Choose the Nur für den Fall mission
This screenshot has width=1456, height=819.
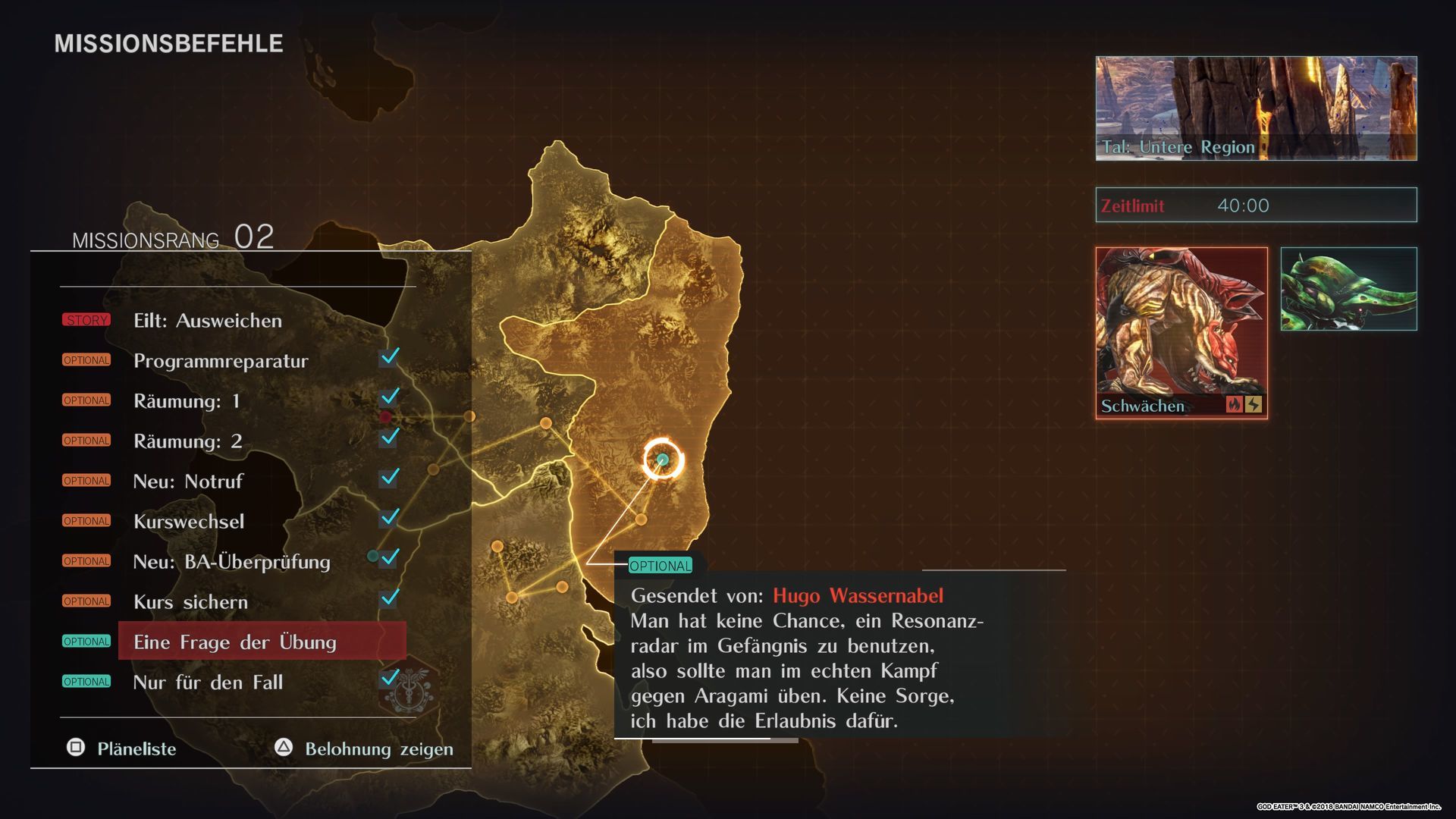coord(208,682)
